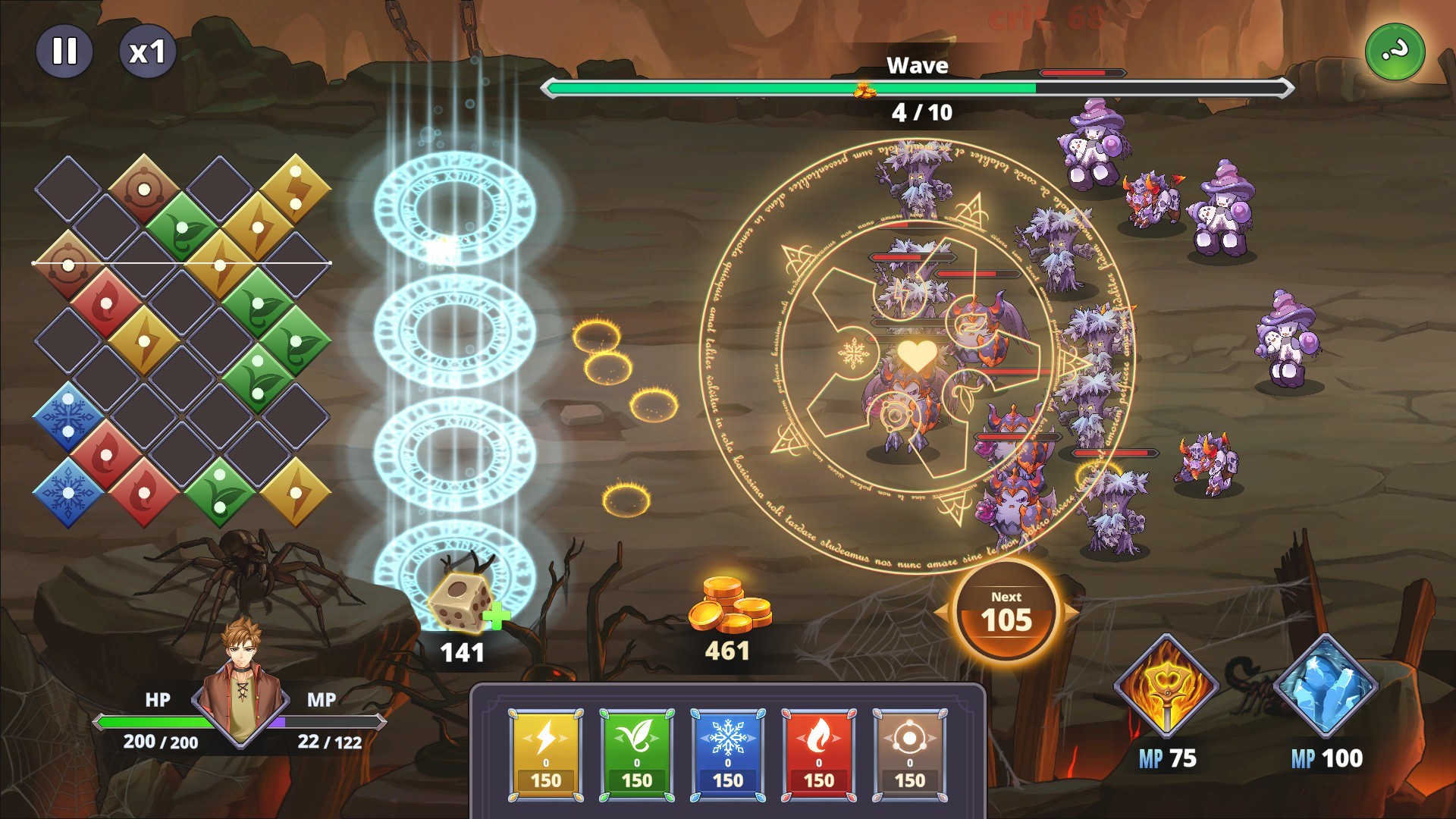Pause the battle
1456x819 pixels.
64,52
